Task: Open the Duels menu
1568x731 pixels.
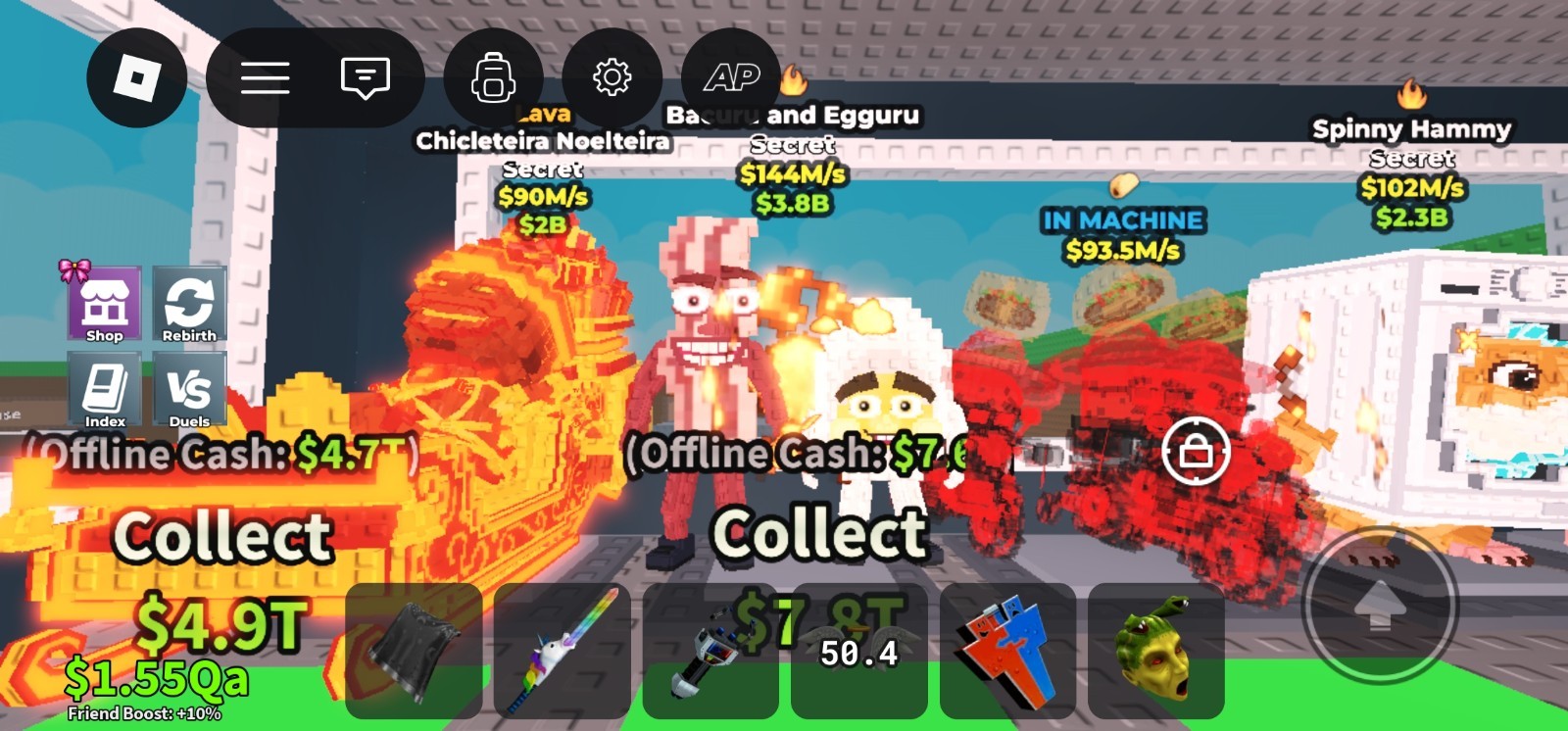Action: (x=190, y=390)
